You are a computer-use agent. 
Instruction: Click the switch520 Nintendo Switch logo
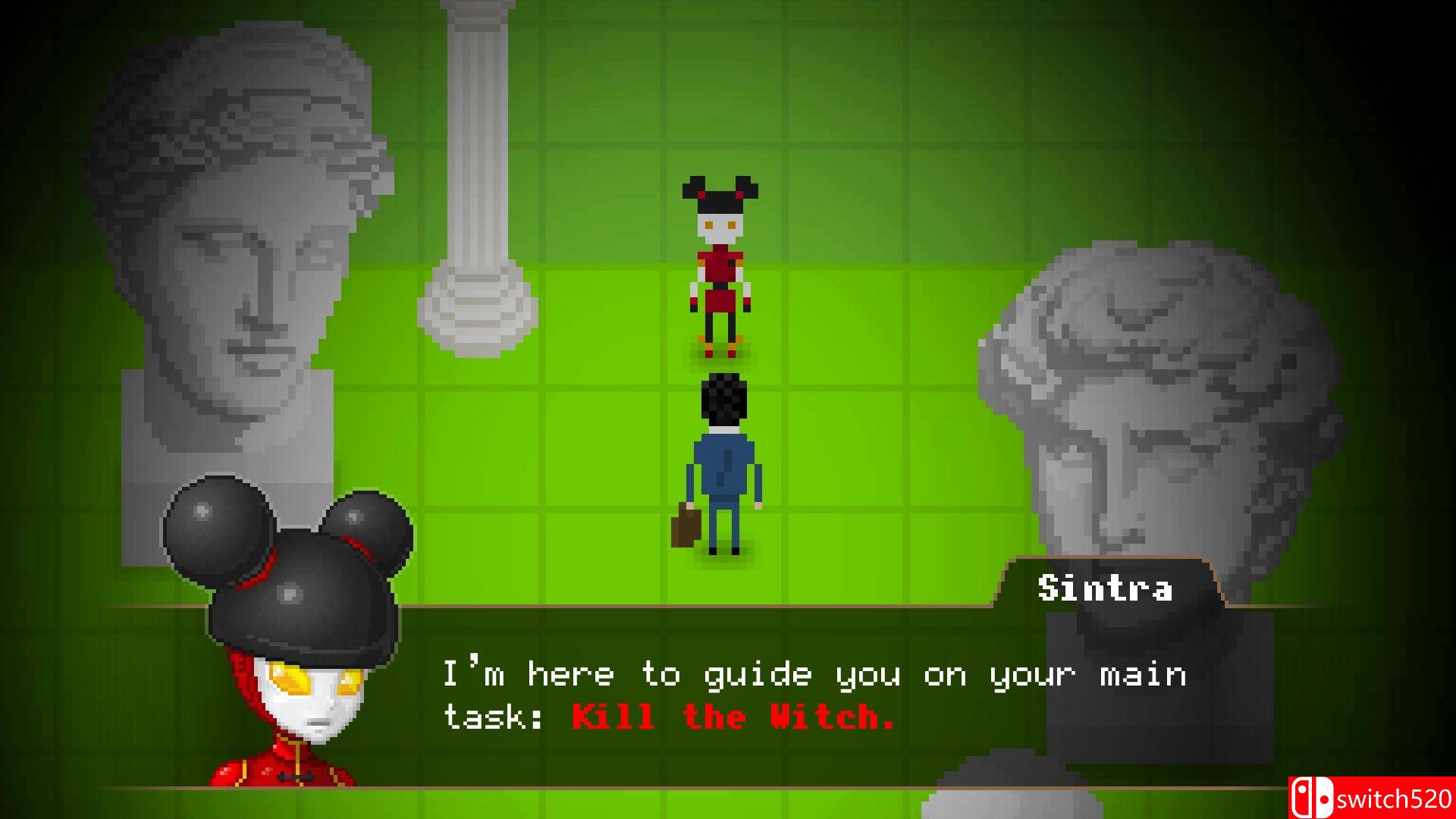pos(1373,795)
